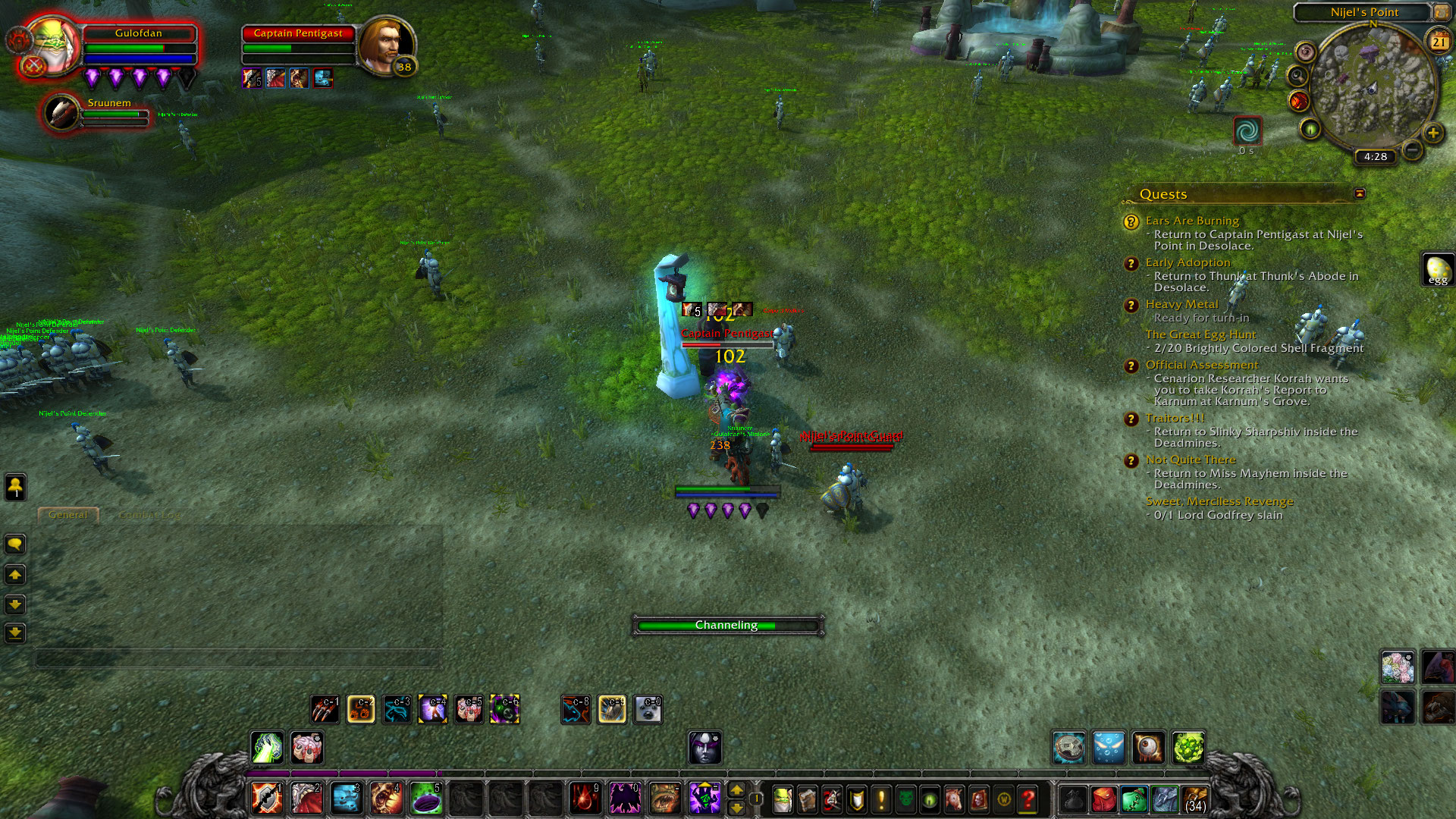The height and width of the screenshot is (819, 1456).
Task: Open the quest log exclamation mark button
Action: pos(881,799)
